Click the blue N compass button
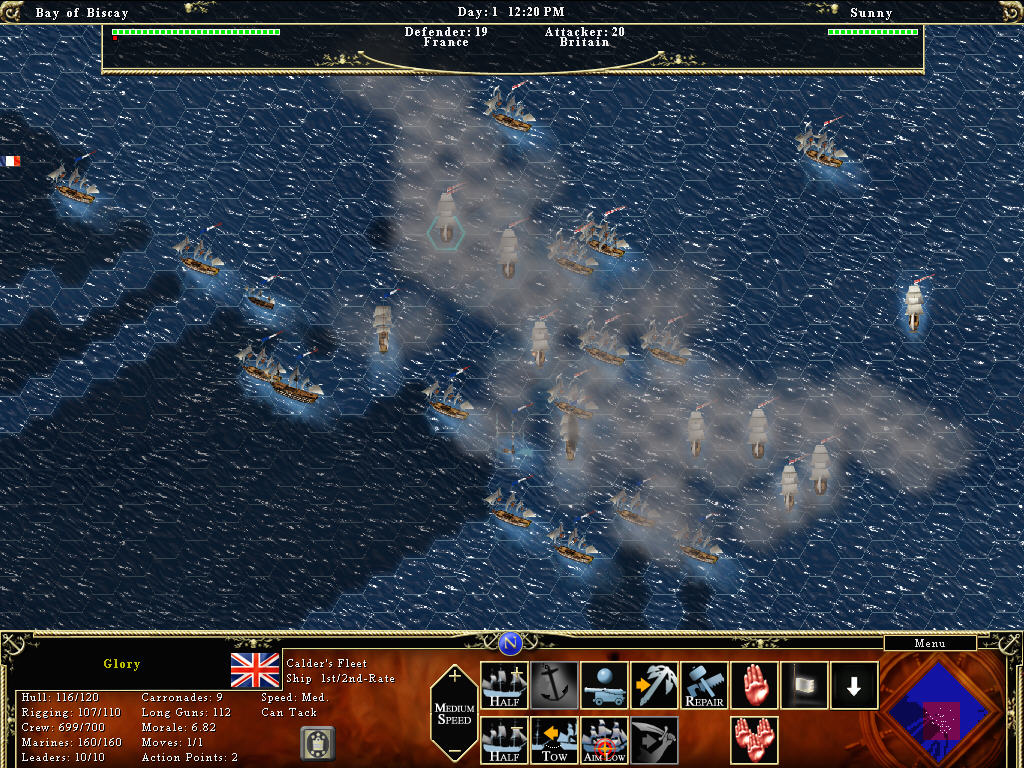 click(x=511, y=643)
